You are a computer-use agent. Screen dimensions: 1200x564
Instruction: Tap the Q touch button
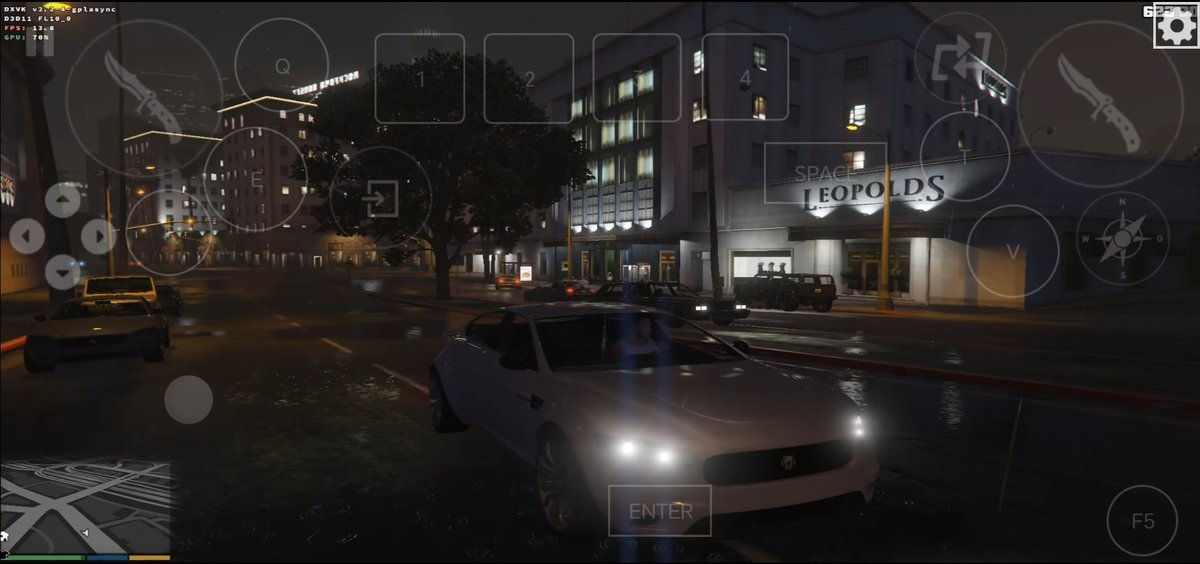[282, 66]
